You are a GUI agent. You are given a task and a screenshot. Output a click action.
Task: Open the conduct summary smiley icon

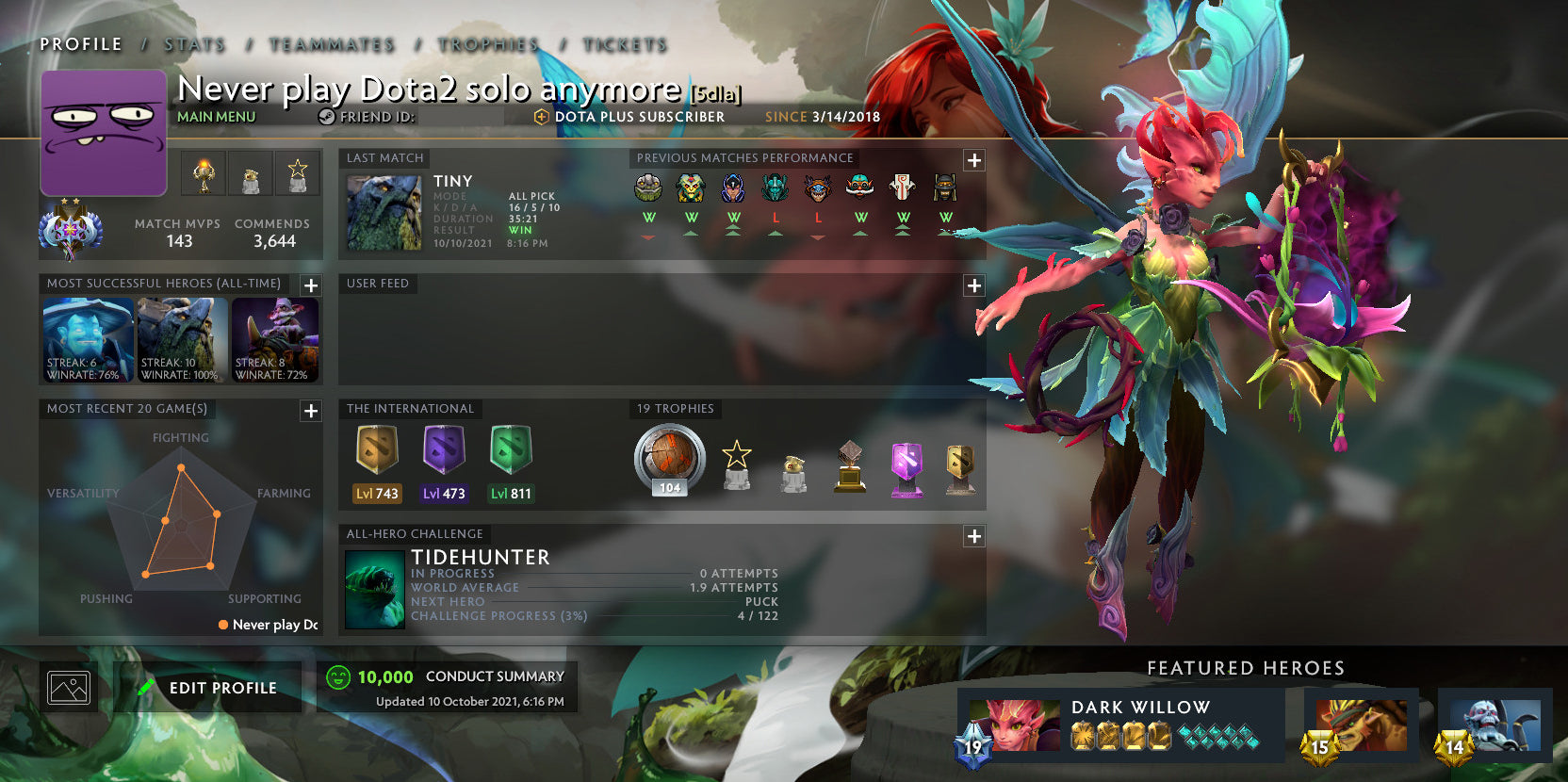pyautogui.click(x=337, y=676)
